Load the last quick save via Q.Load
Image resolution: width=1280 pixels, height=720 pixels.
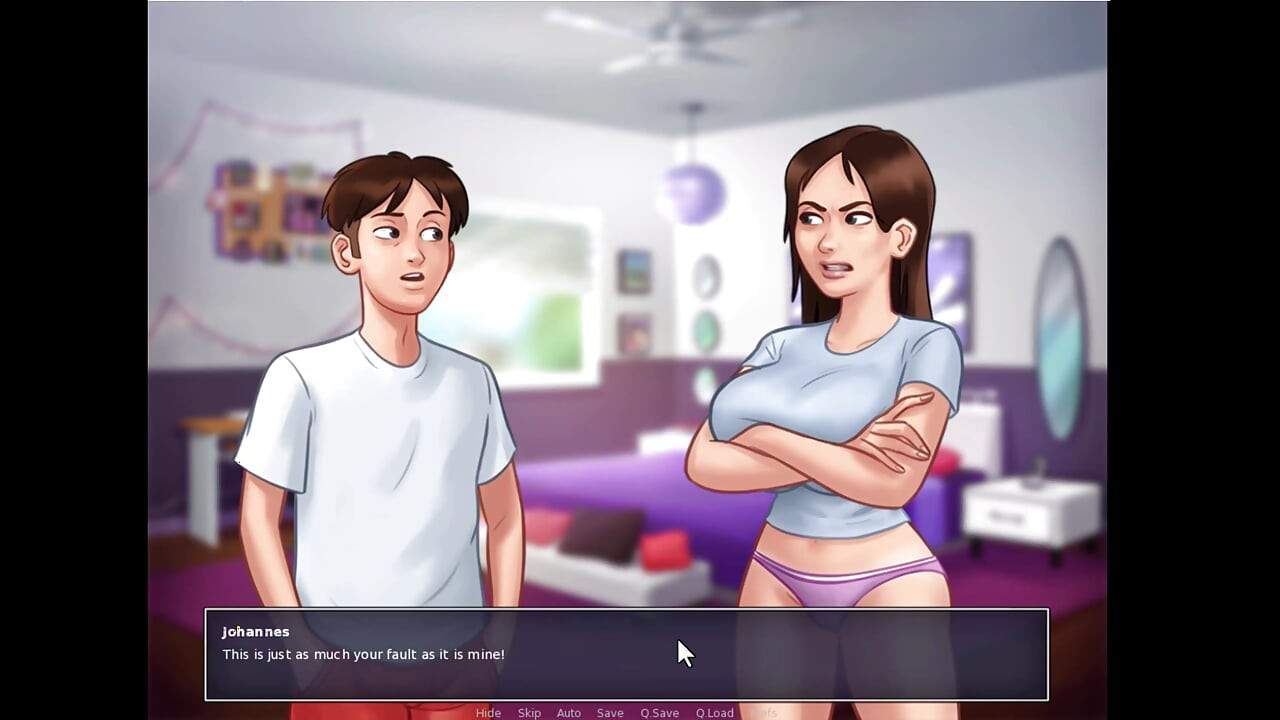click(714, 713)
